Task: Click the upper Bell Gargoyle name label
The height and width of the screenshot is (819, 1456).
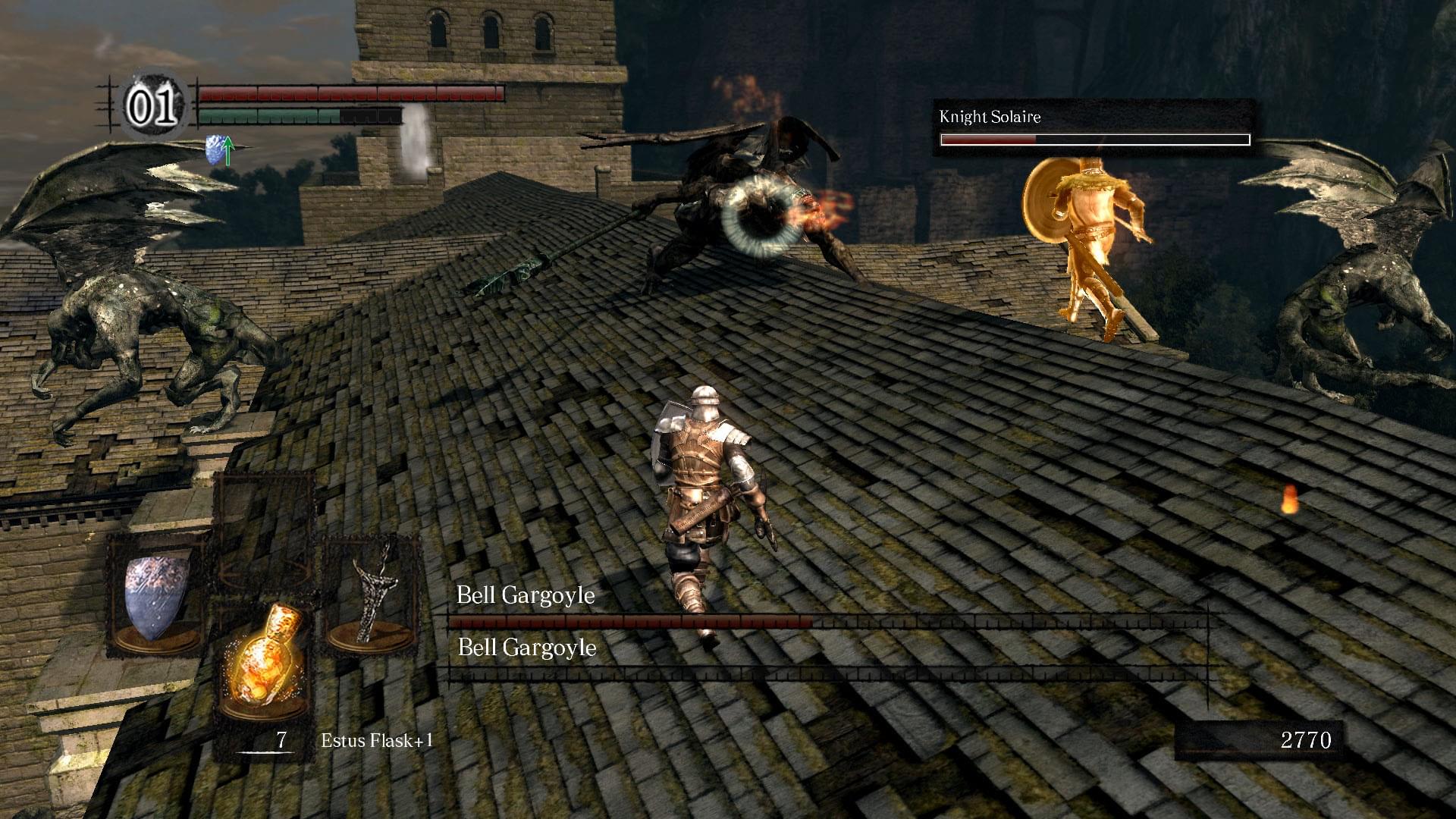Action: 526,597
